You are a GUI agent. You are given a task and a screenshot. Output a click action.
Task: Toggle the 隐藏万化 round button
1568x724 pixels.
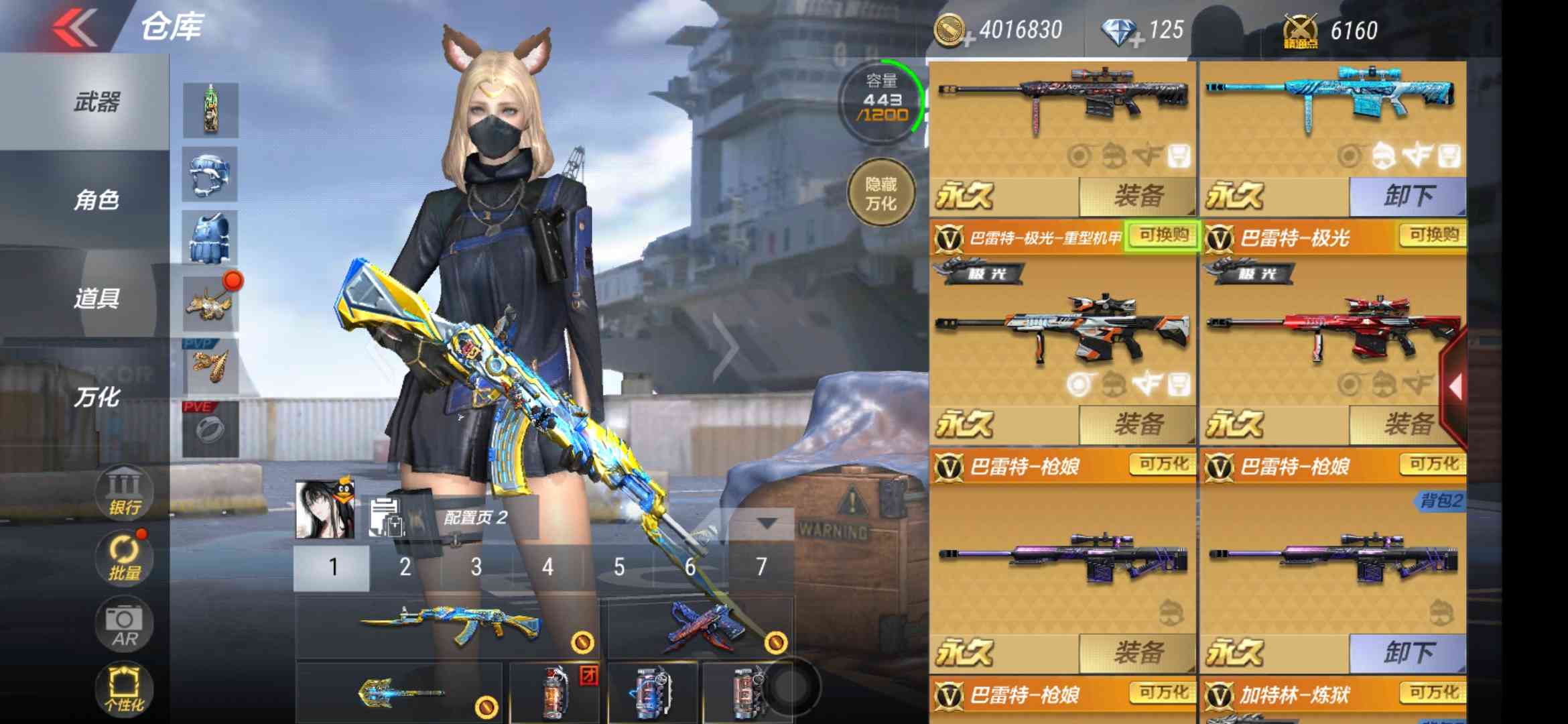tap(880, 193)
